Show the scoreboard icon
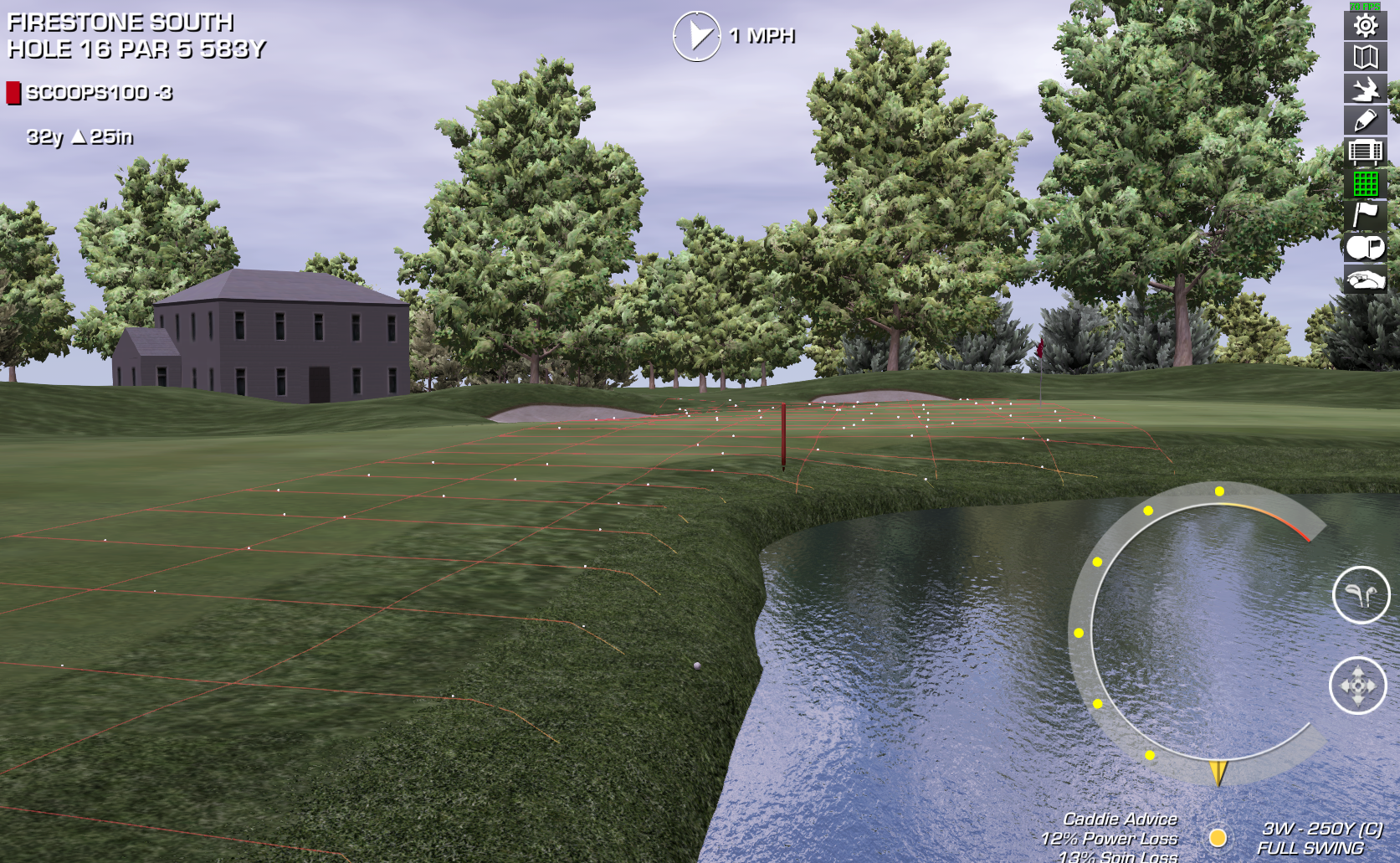 (1365, 152)
